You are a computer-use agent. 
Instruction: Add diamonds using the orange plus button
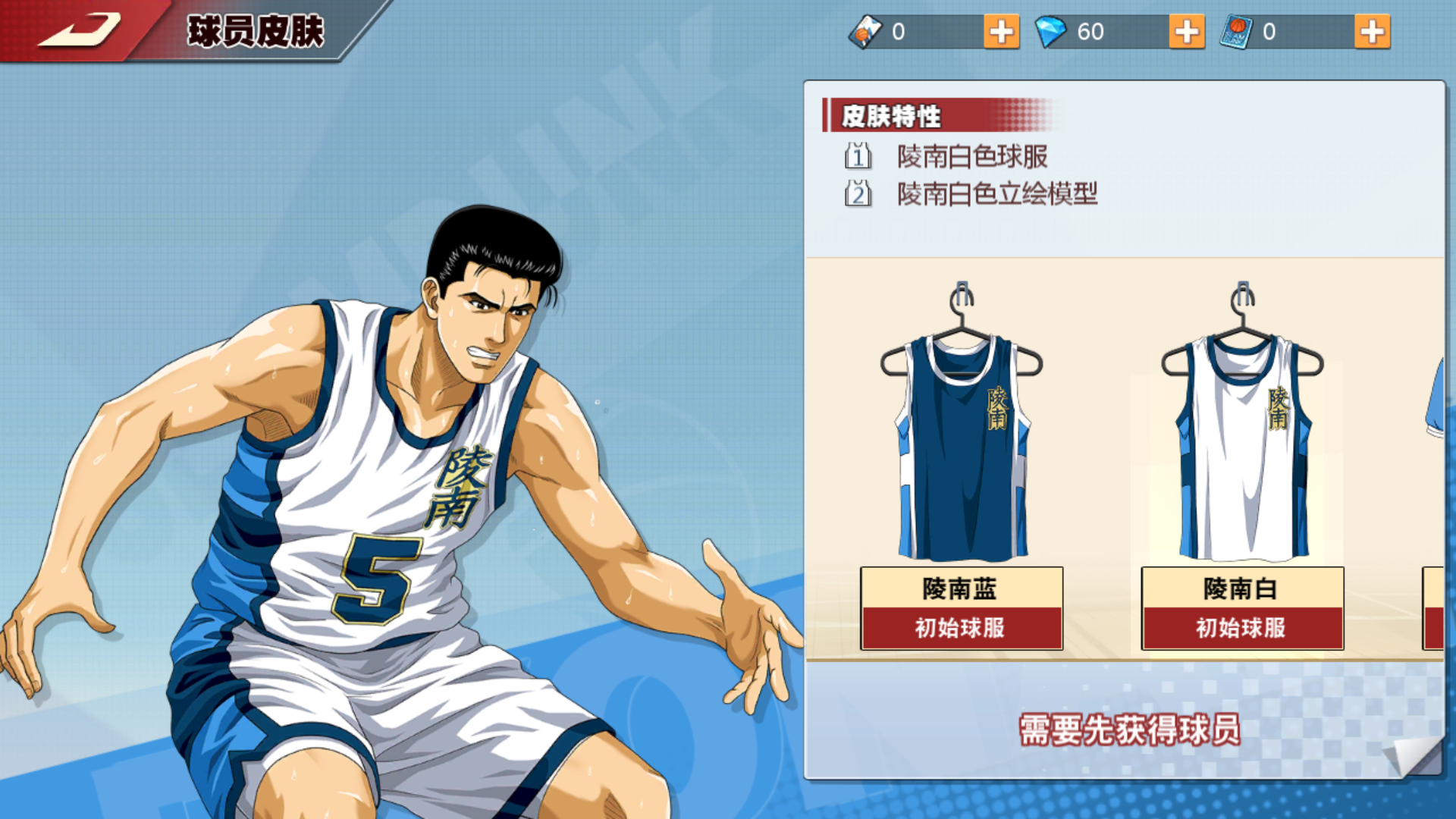click(x=1187, y=32)
